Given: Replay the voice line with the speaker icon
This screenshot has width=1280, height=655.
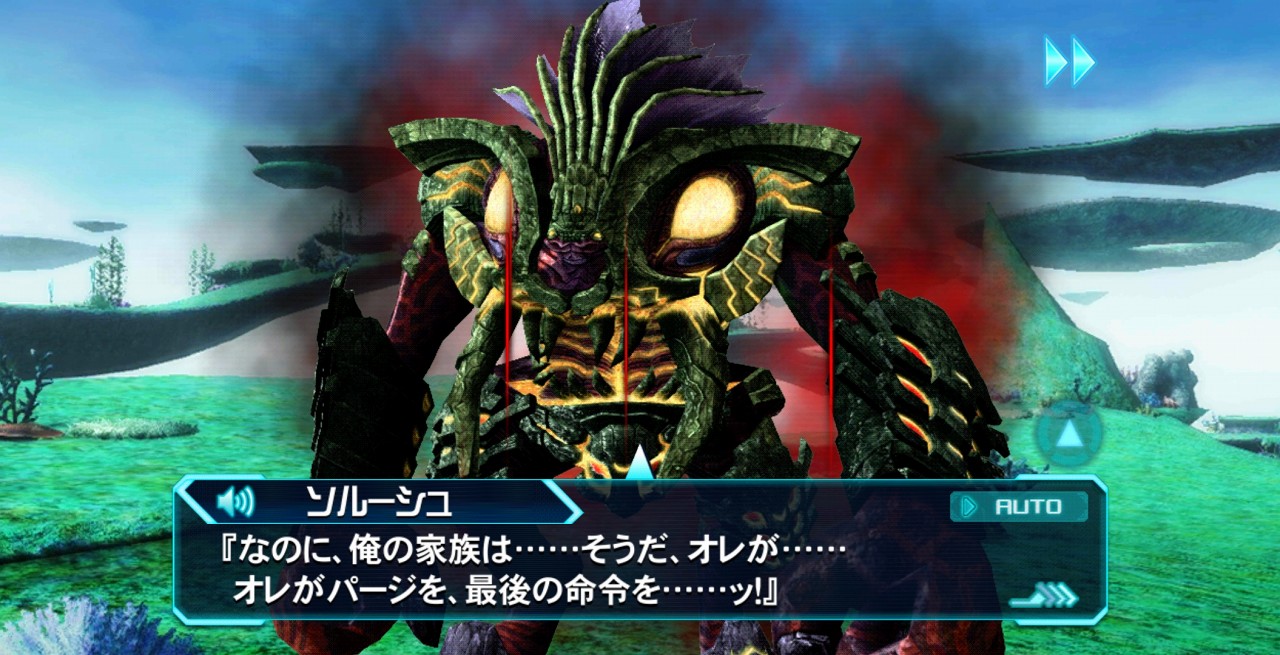Looking at the screenshot, I should click(236, 501).
